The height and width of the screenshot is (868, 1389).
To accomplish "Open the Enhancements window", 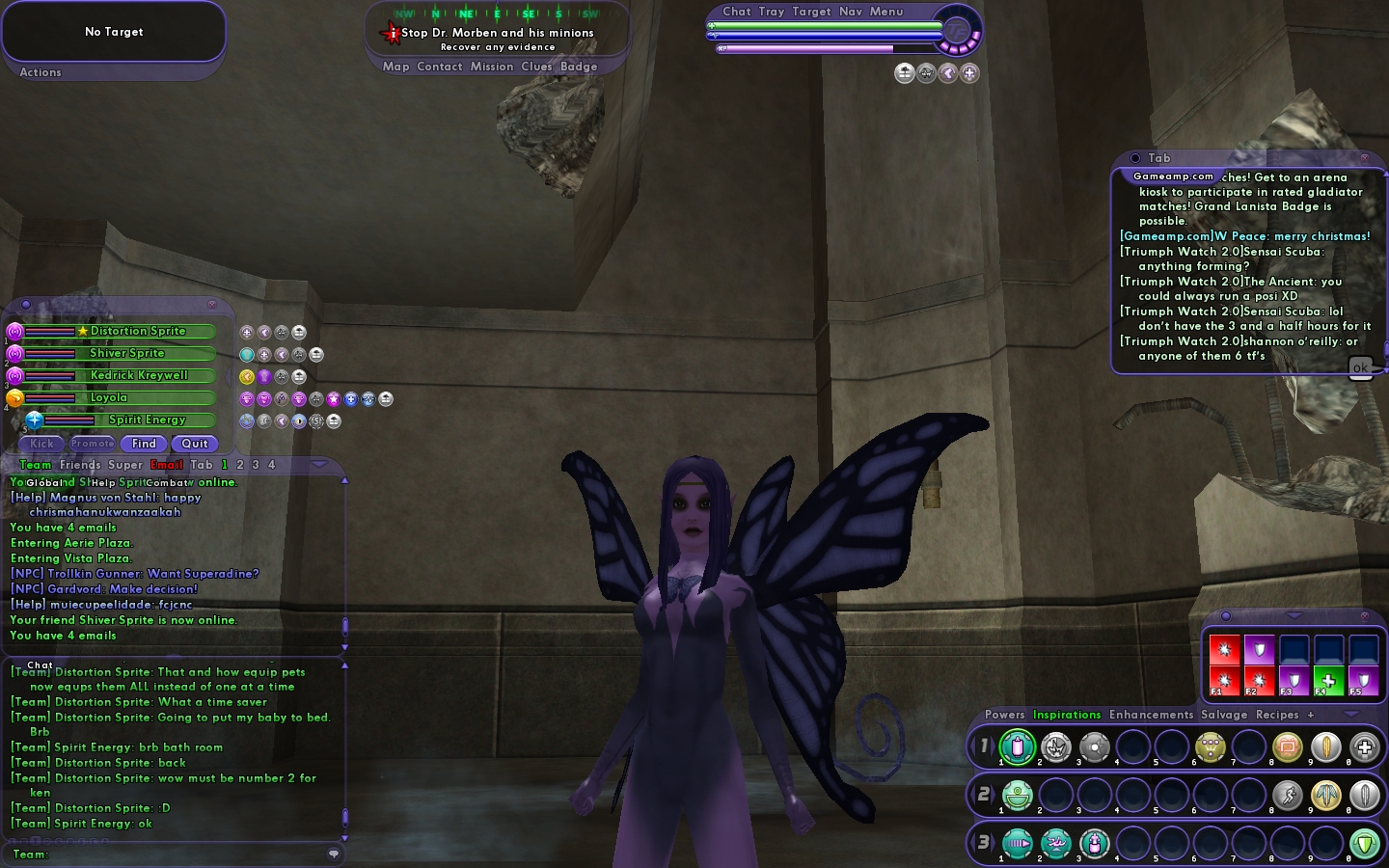I will coord(1151,715).
